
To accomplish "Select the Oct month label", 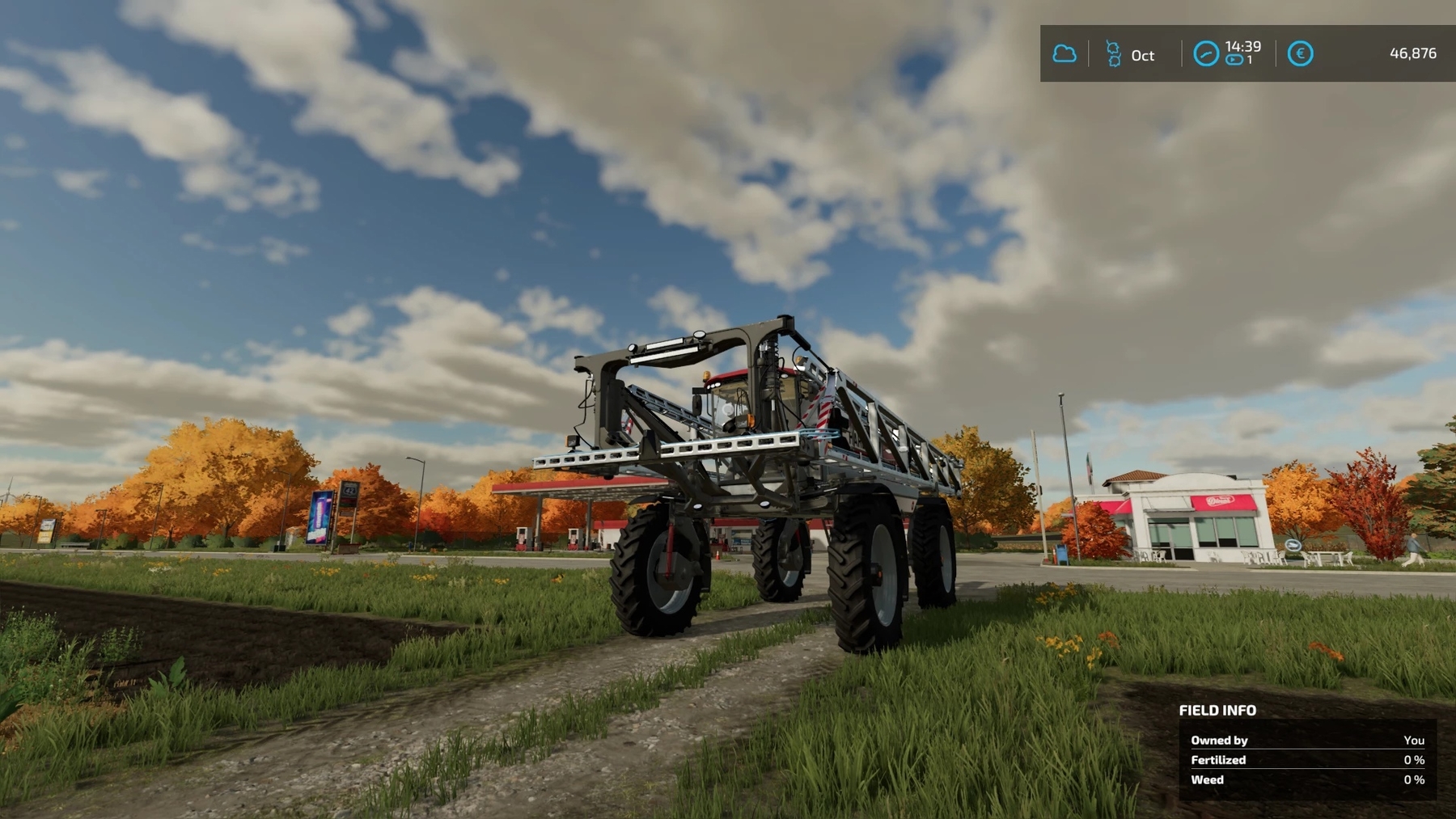I will pyautogui.click(x=1143, y=56).
